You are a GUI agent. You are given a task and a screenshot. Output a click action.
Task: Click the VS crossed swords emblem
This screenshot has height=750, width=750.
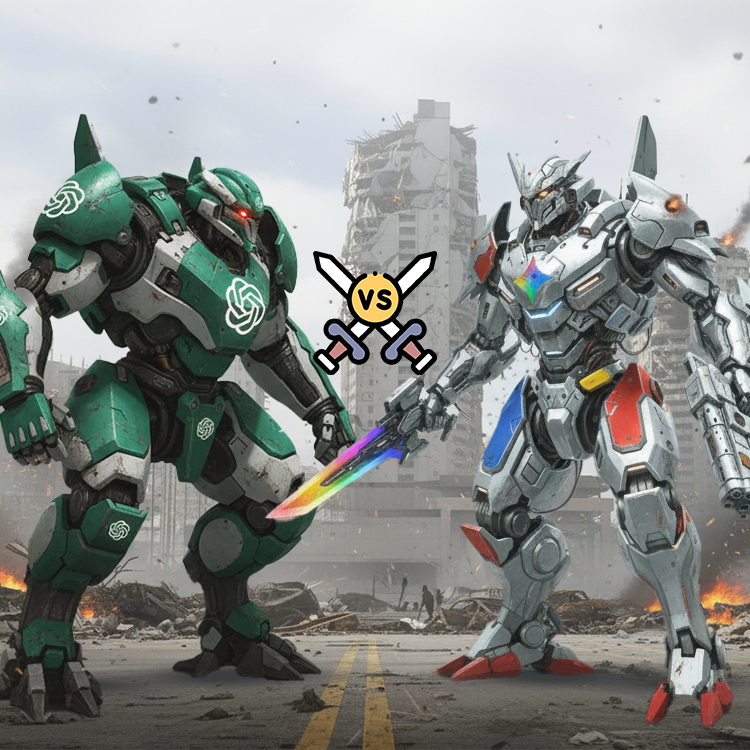[375, 302]
